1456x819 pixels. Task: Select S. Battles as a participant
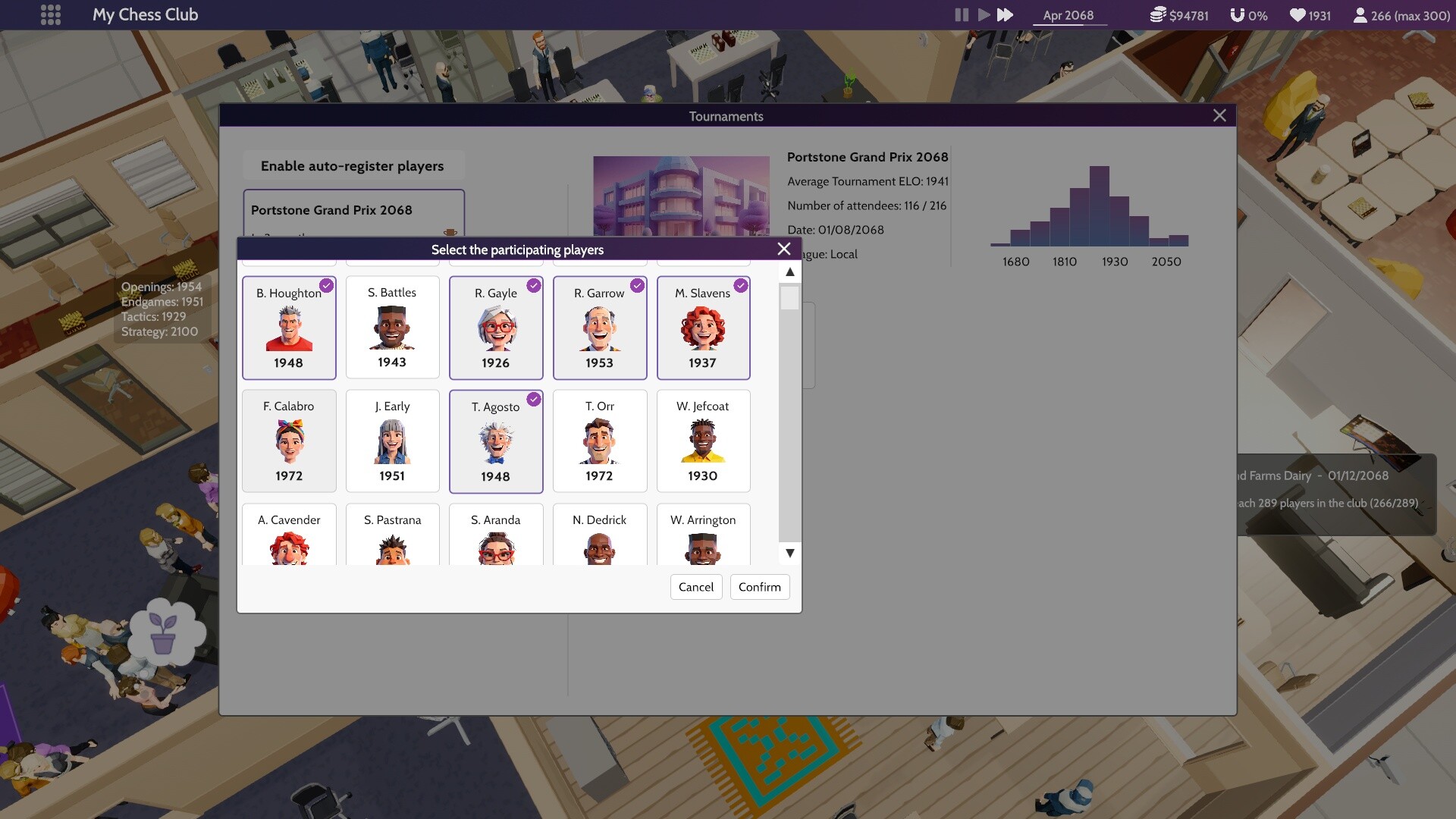point(392,328)
